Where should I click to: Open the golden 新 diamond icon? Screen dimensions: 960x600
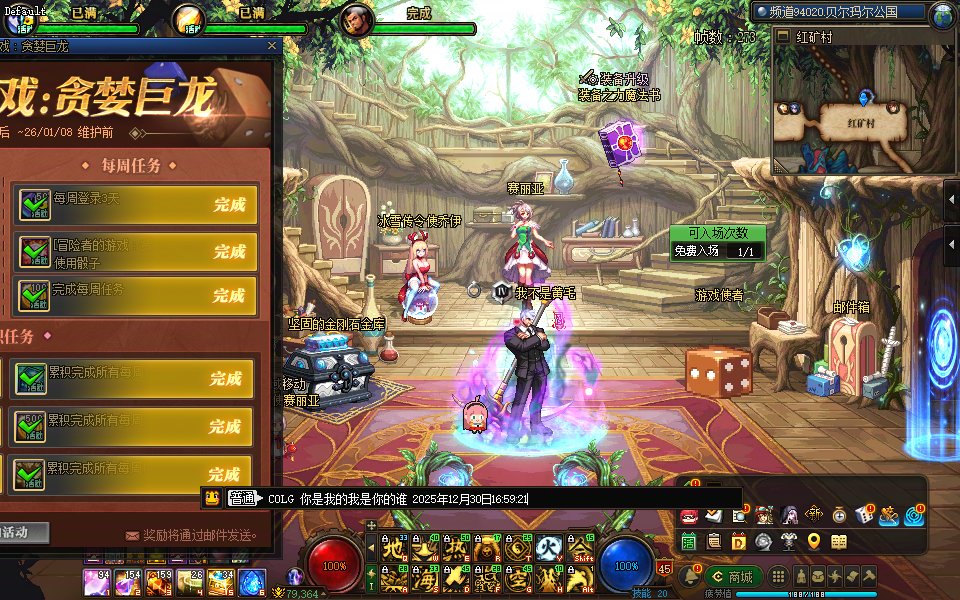[x=814, y=515]
